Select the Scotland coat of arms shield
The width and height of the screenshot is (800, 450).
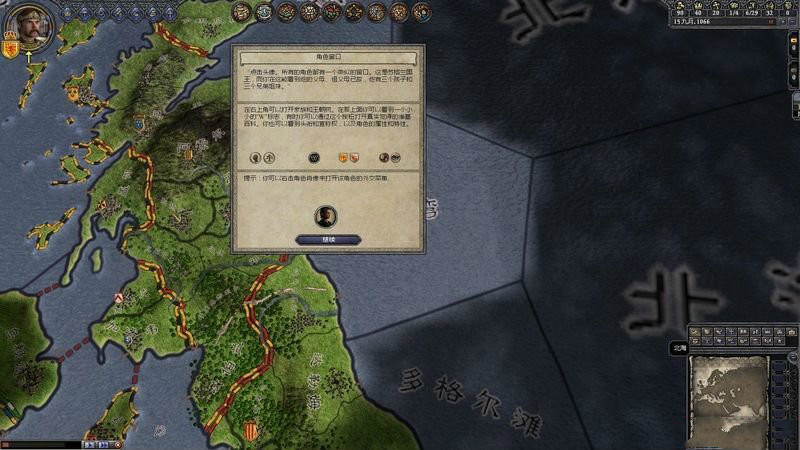pos(10,48)
